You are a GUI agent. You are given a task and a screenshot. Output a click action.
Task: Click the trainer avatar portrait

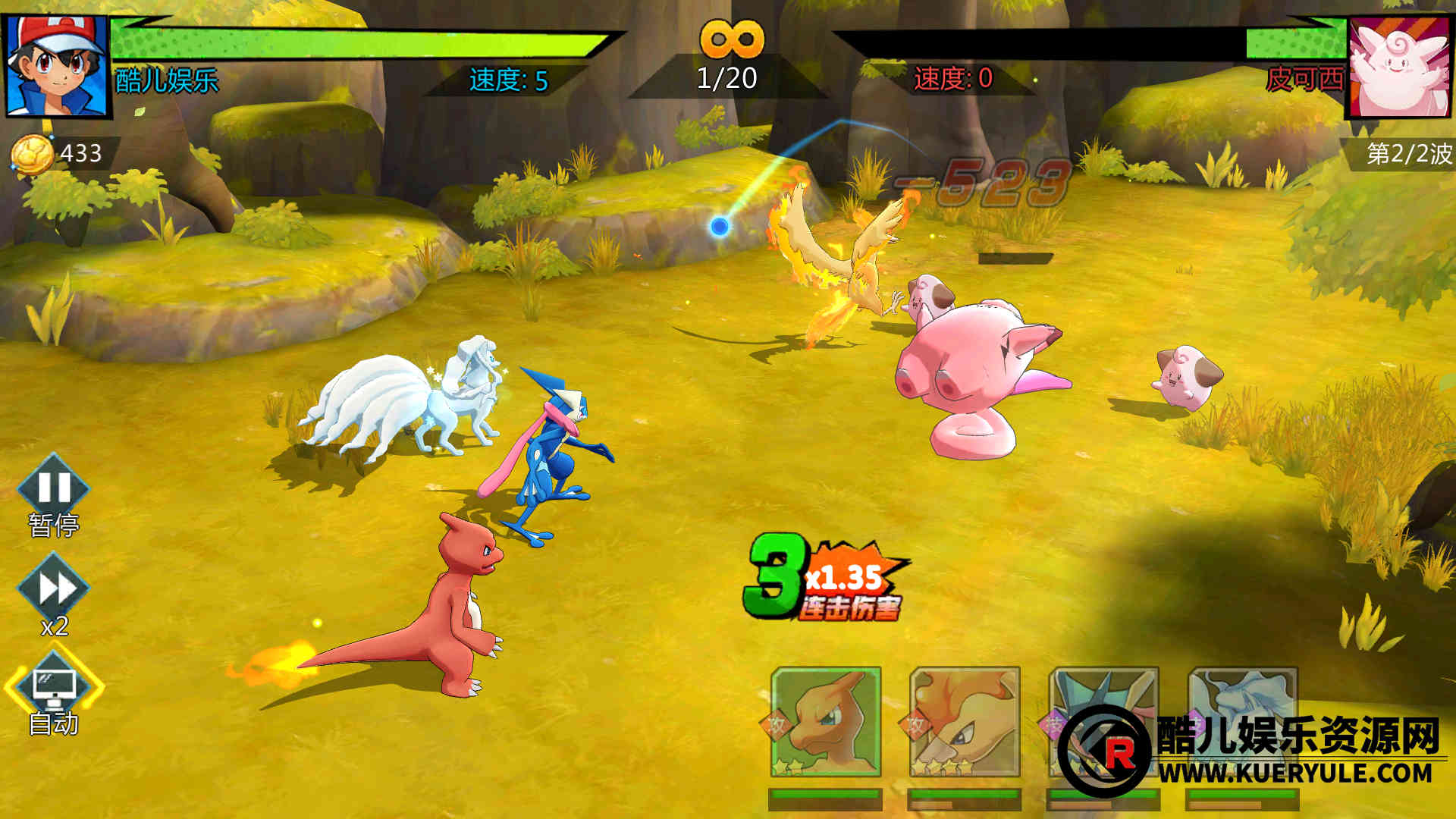click(x=57, y=66)
